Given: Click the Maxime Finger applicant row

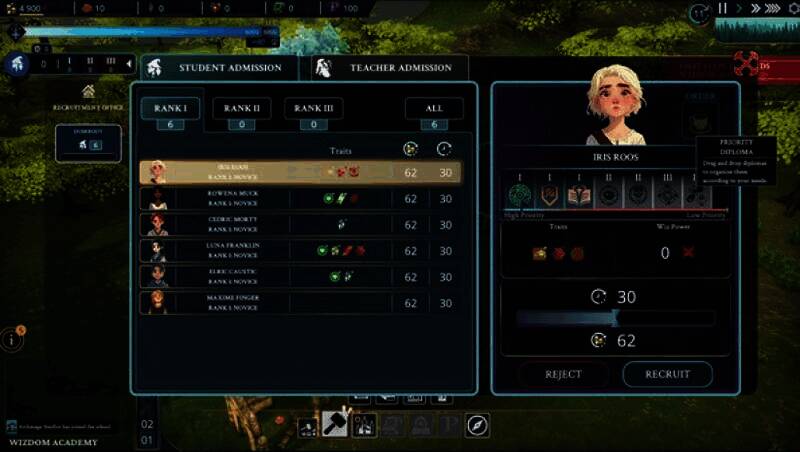Looking at the screenshot, I should pyautogui.click(x=300, y=302).
